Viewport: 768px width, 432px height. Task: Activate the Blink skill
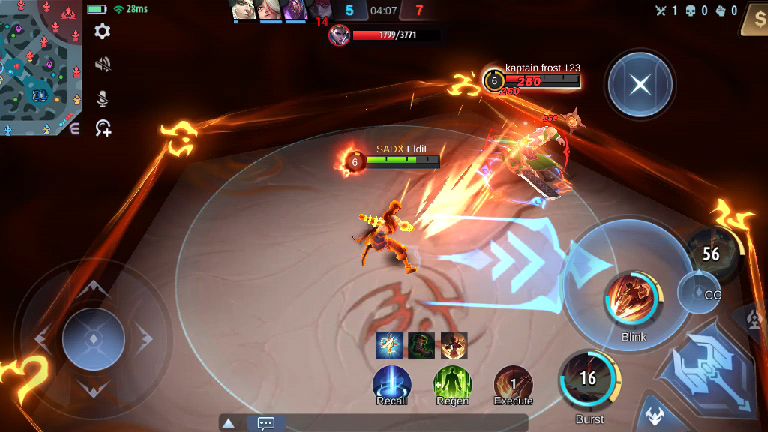coord(627,298)
